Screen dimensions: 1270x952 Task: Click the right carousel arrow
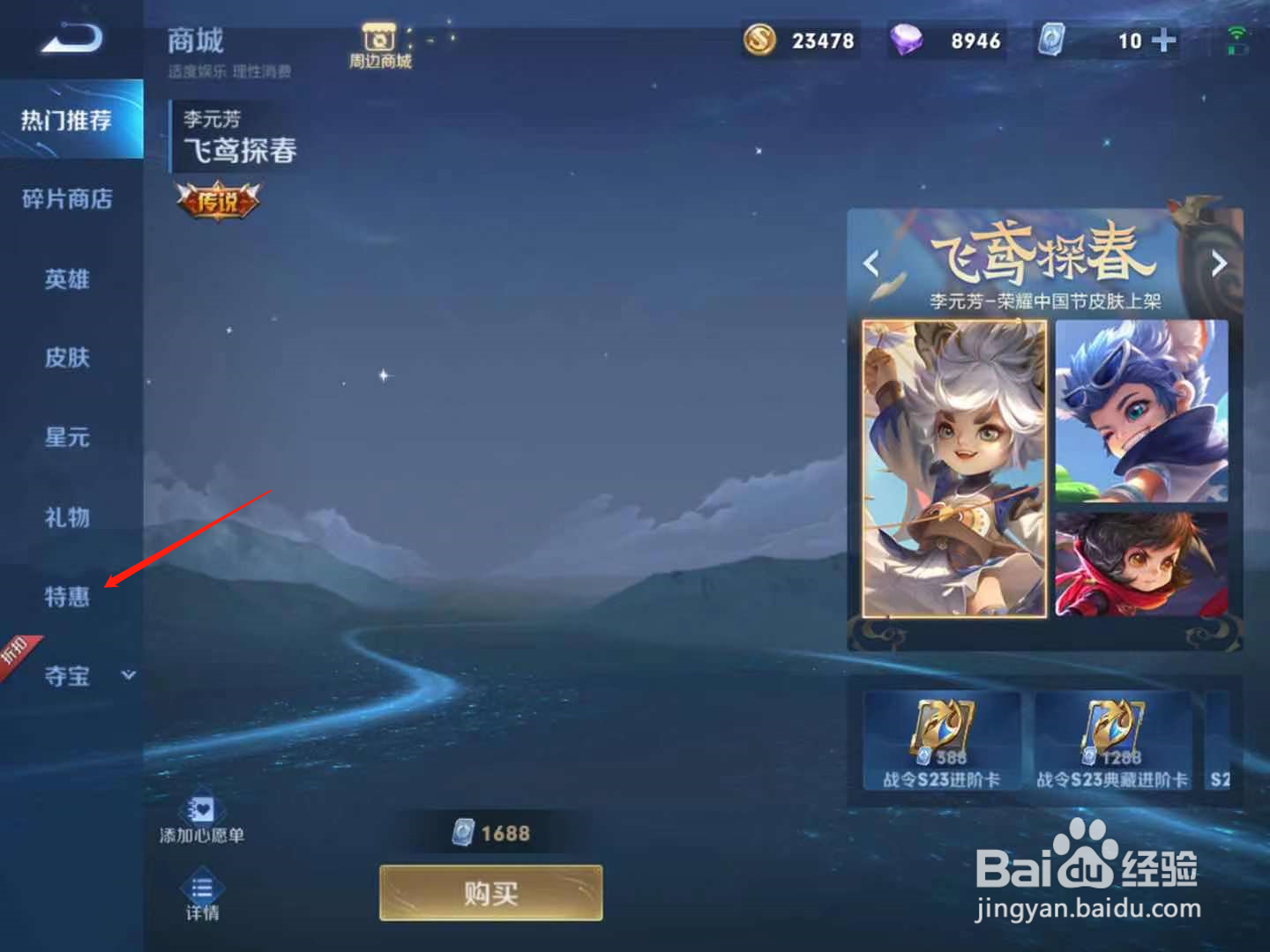click(x=1221, y=264)
